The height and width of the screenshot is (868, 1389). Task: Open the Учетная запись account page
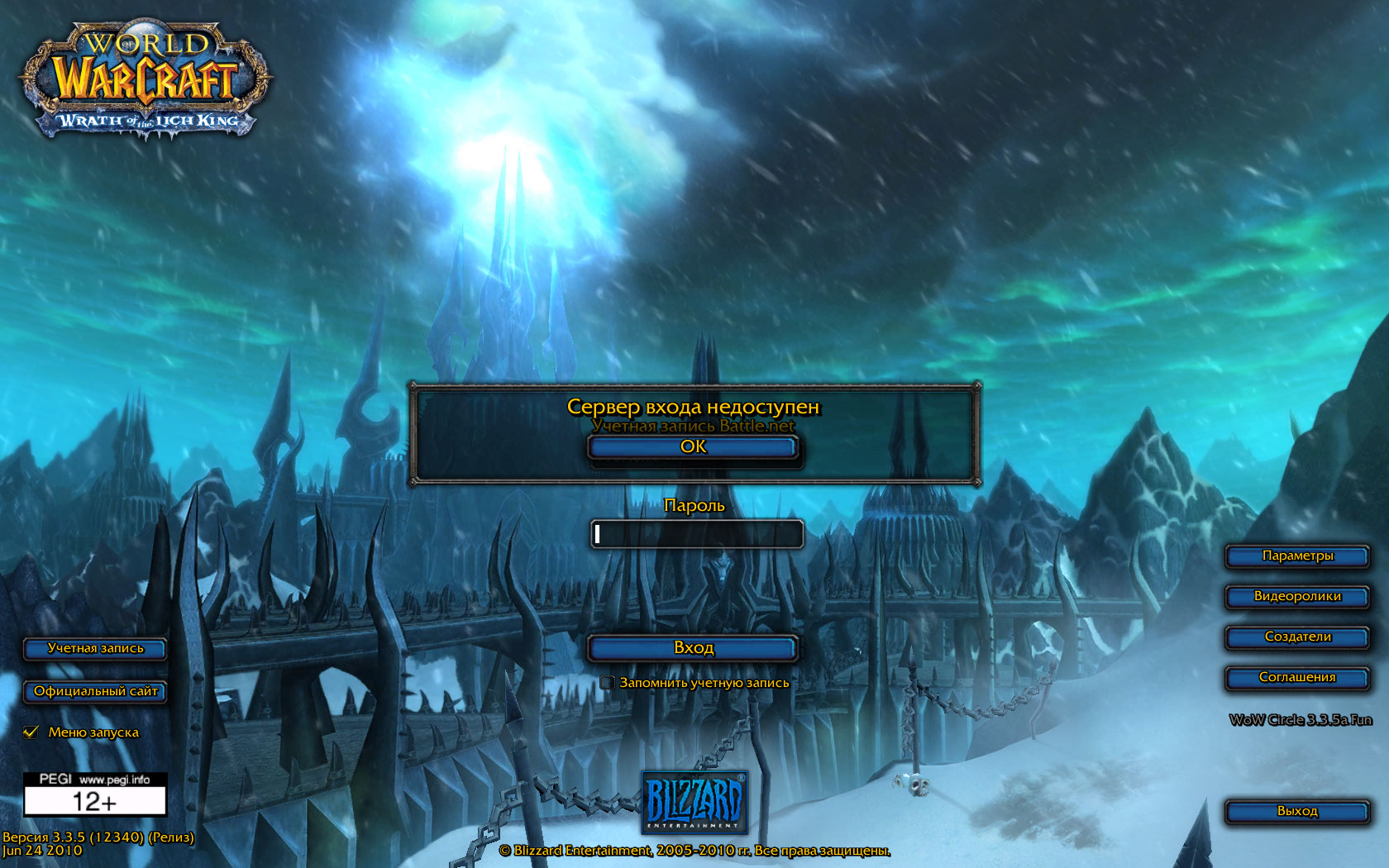pos(95,649)
